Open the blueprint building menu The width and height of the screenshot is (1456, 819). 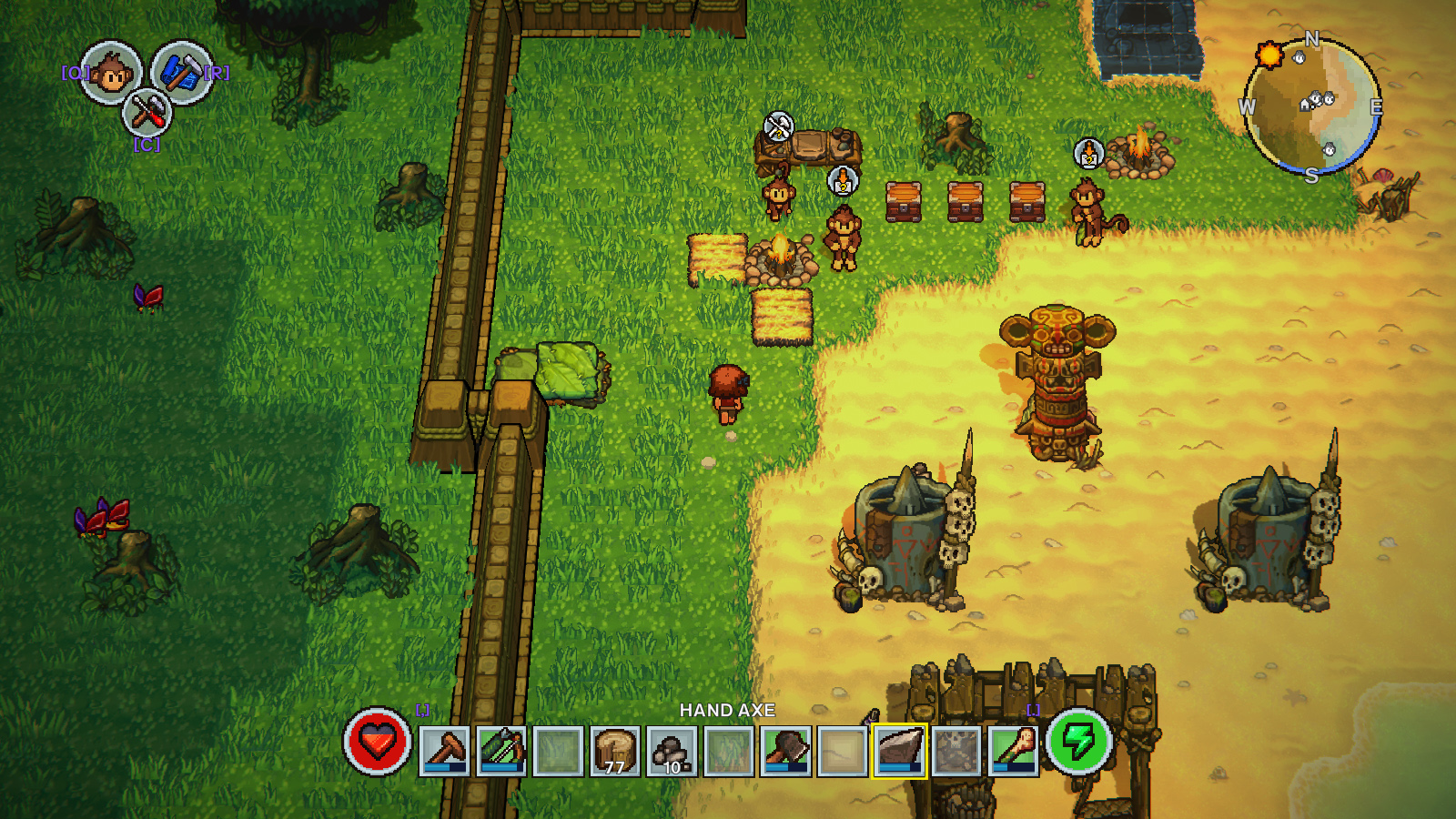point(181,72)
